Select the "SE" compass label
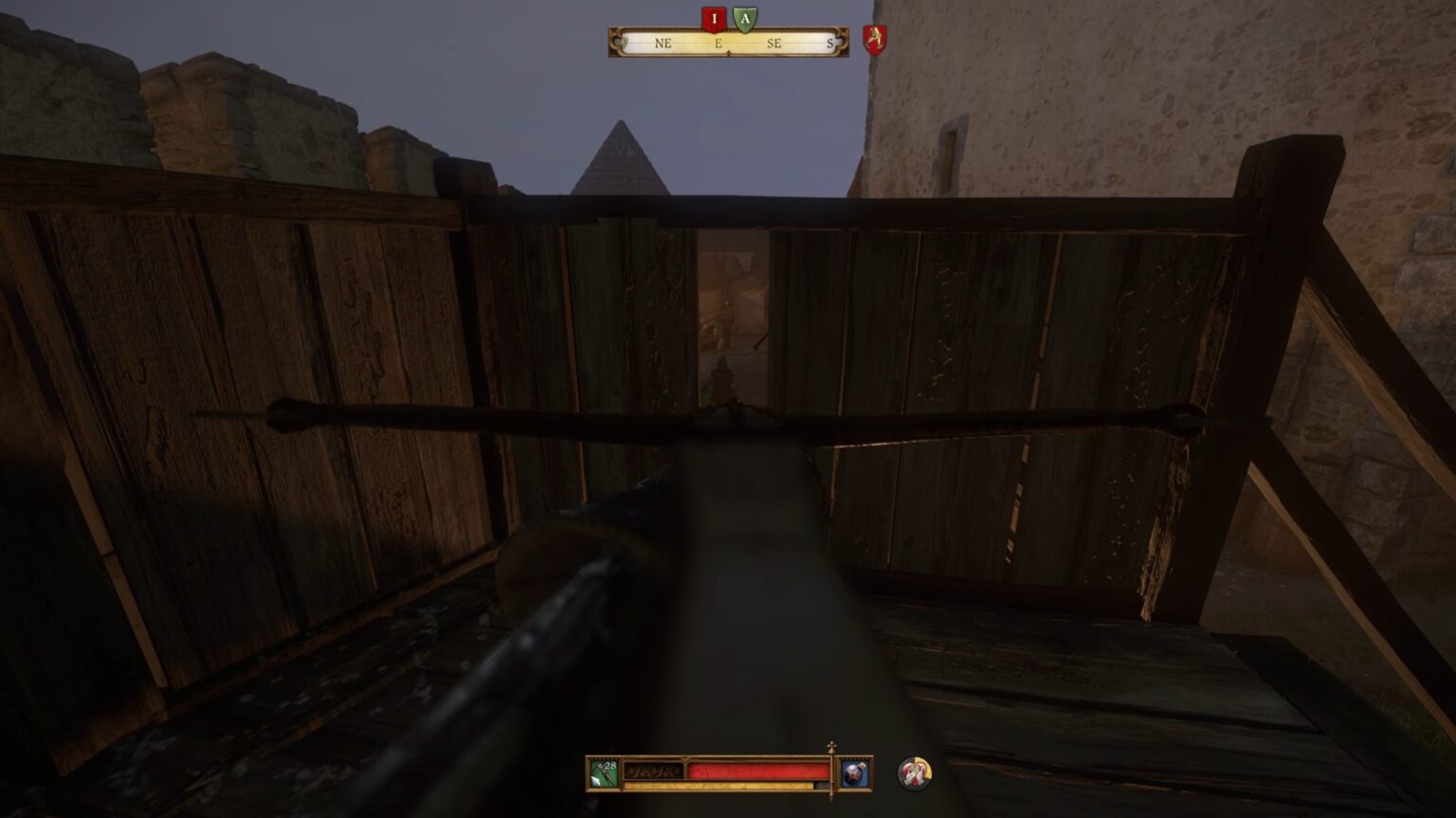1456x818 pixels. coord(773,43)
